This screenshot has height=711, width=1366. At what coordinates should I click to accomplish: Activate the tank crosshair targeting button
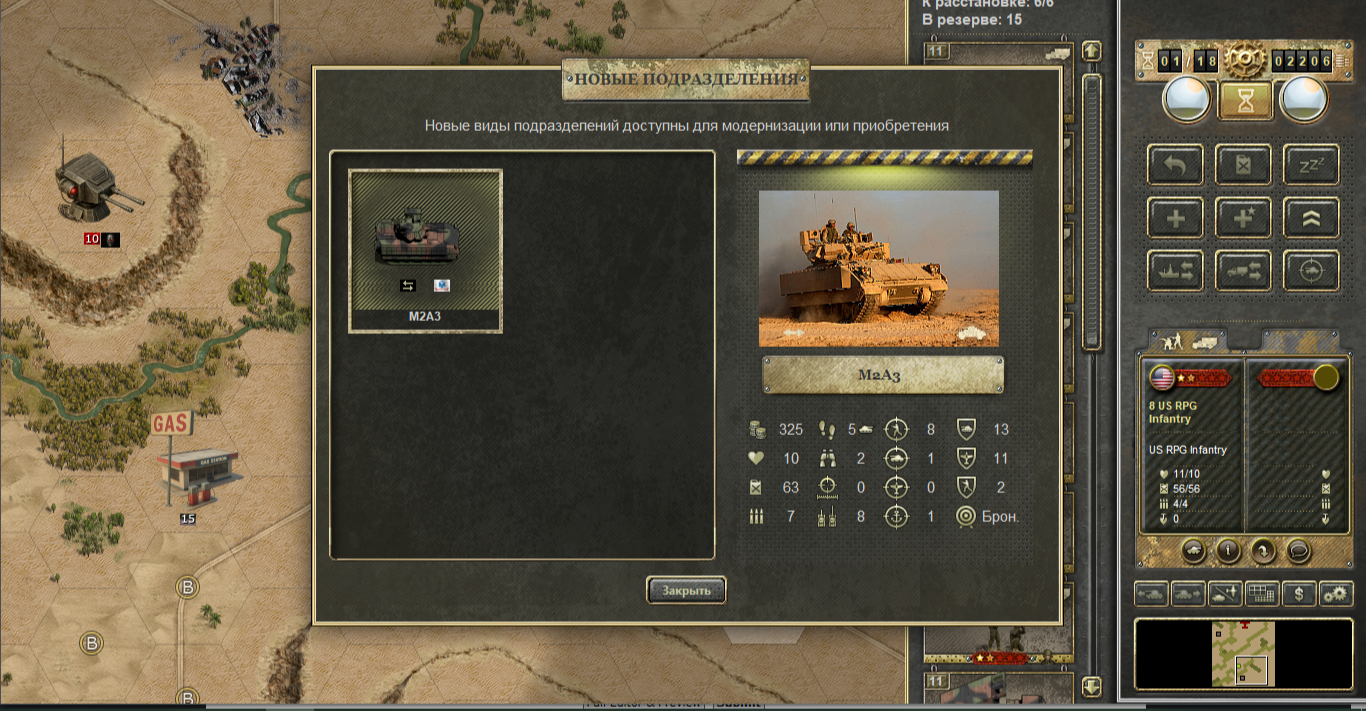1310,271
